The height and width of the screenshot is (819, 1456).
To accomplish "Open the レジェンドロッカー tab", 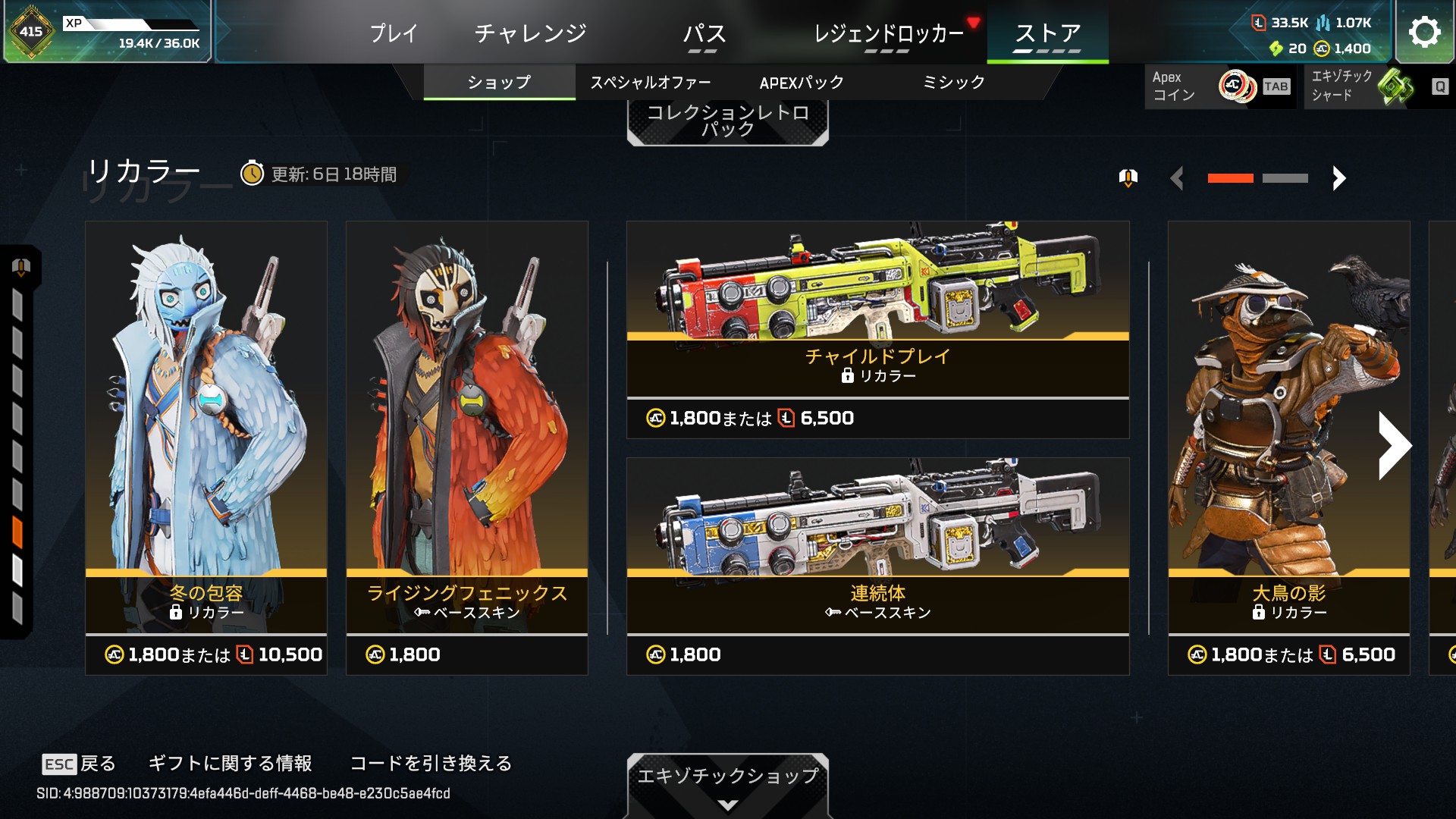I will [x=888, y=33].
